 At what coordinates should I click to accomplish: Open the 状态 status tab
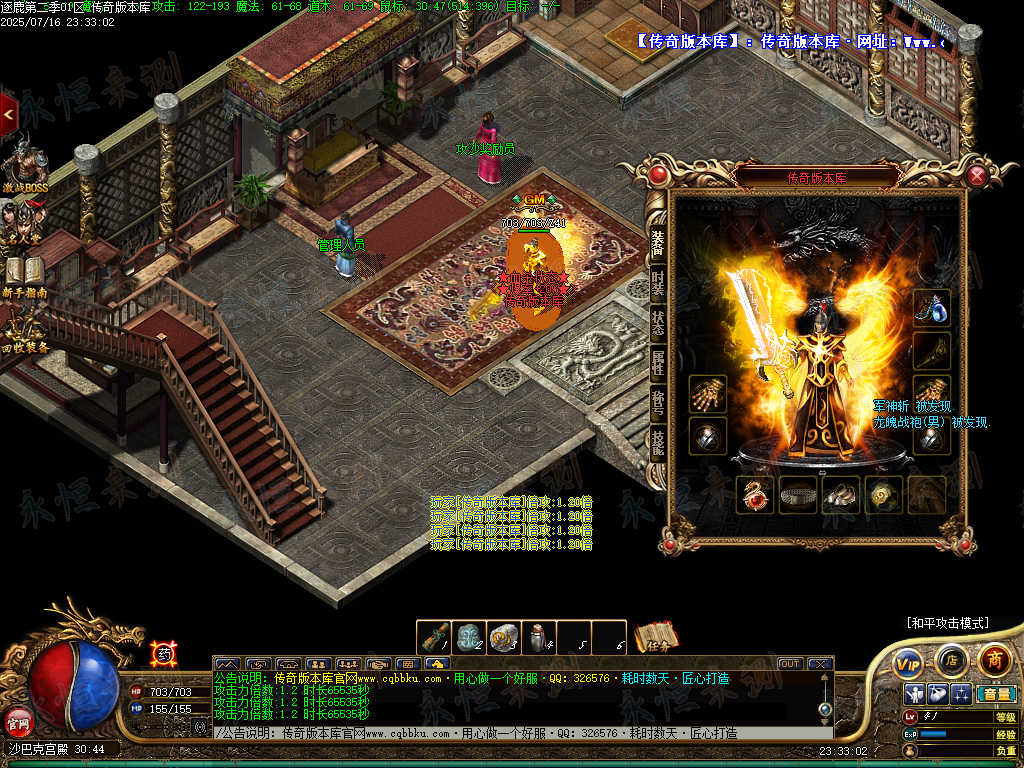pyautogui.click(x=658, y=322)
